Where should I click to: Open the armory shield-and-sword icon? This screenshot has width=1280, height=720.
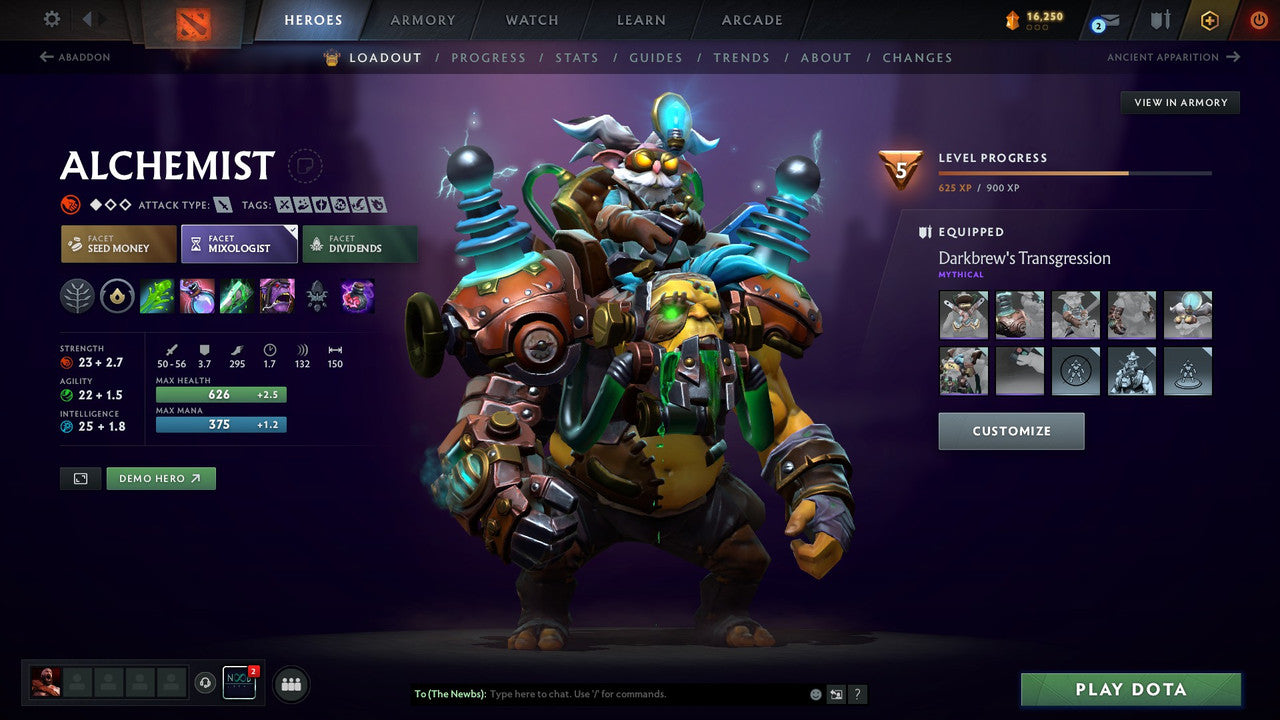pos(1159,19)
